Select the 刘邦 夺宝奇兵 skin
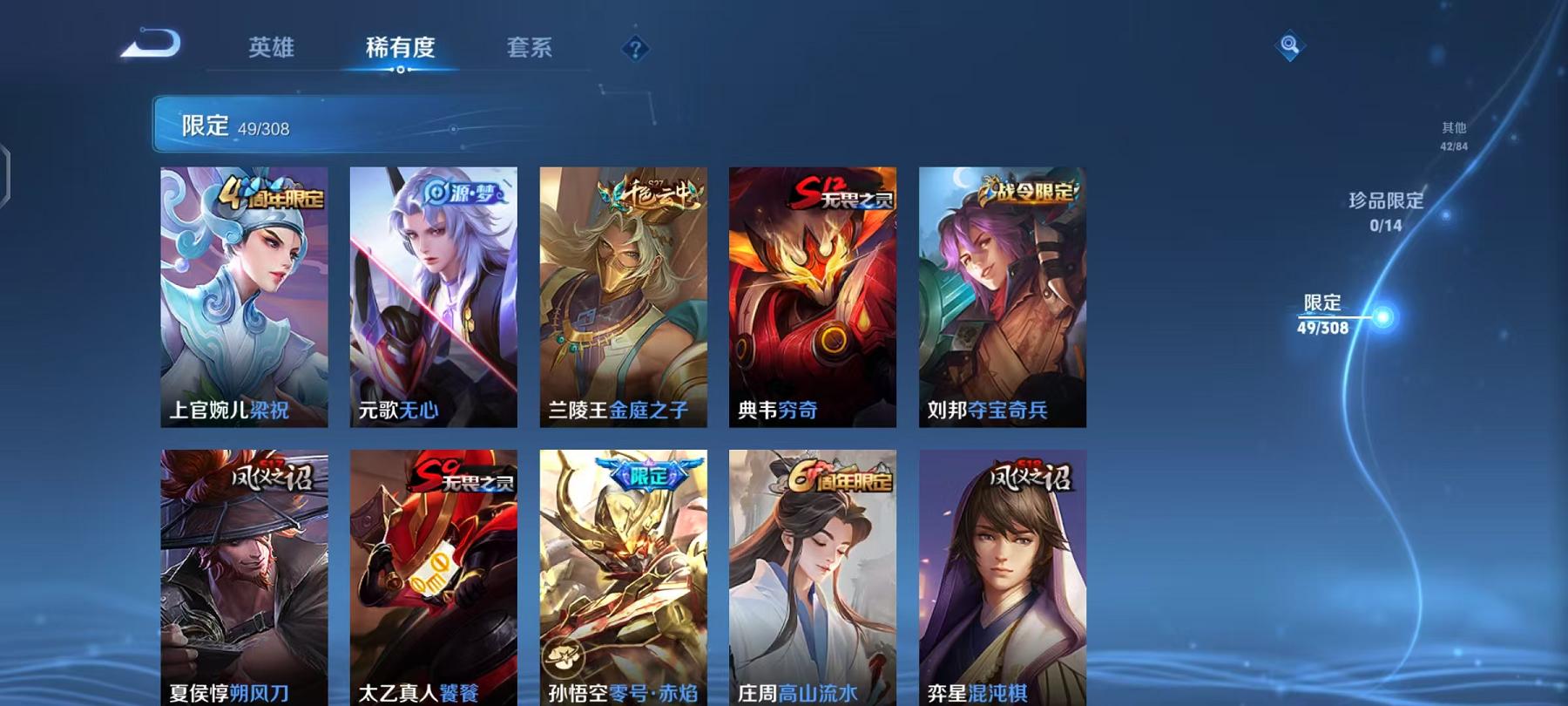The image size is (1568, 706). pos(1000,296)
